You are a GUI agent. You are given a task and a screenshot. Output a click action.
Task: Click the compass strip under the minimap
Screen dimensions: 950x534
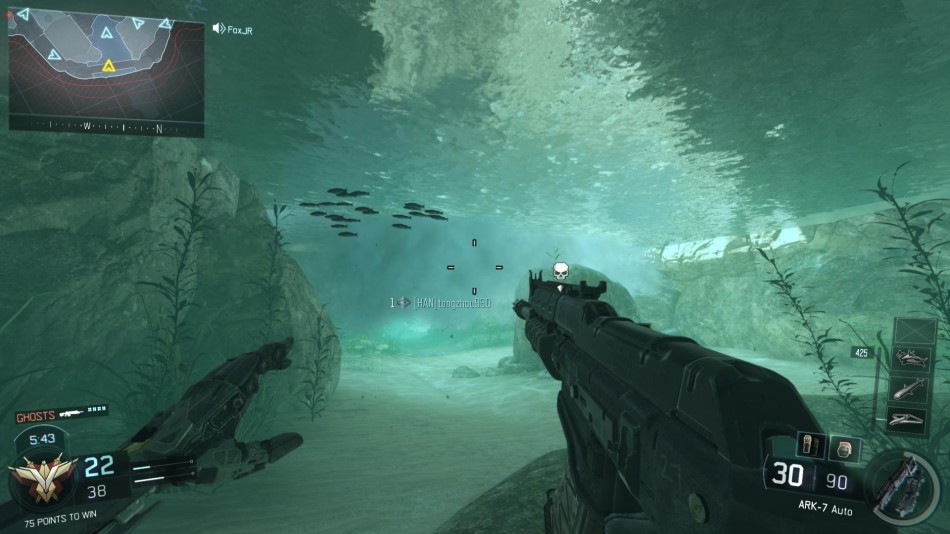pos(105,127)
